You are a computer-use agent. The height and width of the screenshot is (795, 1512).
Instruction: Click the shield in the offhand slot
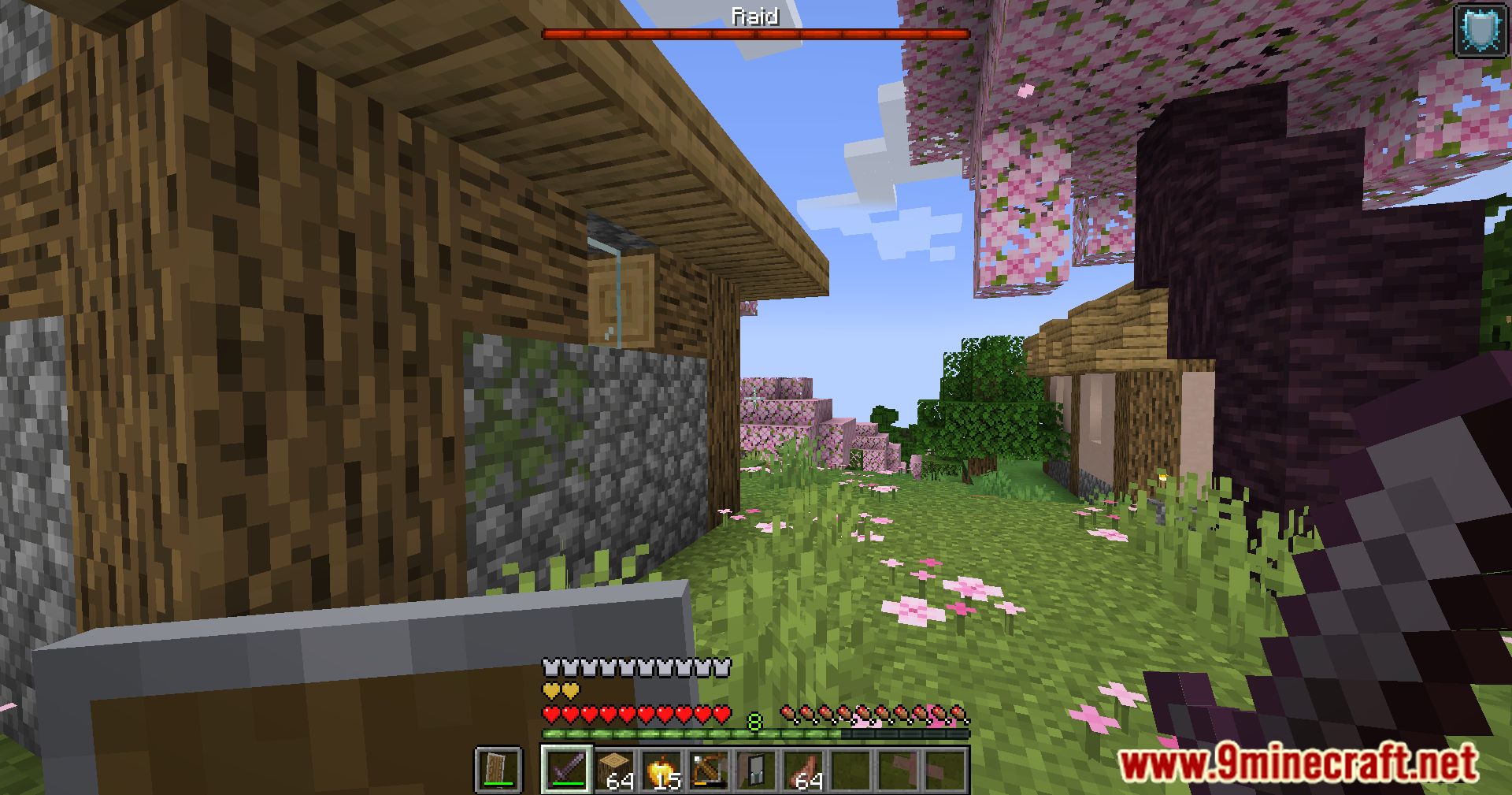496,771
